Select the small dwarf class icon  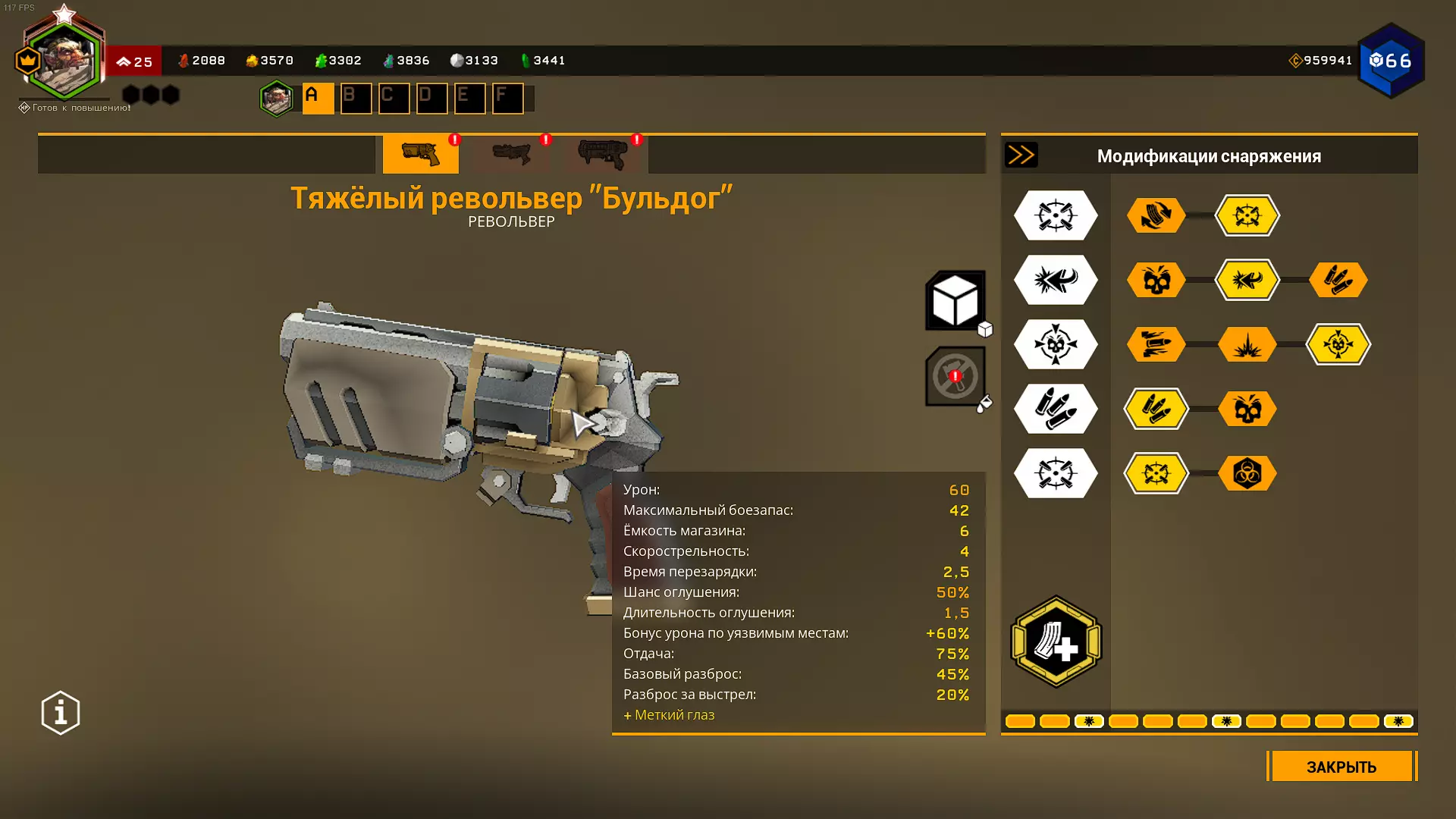point(276,98)
